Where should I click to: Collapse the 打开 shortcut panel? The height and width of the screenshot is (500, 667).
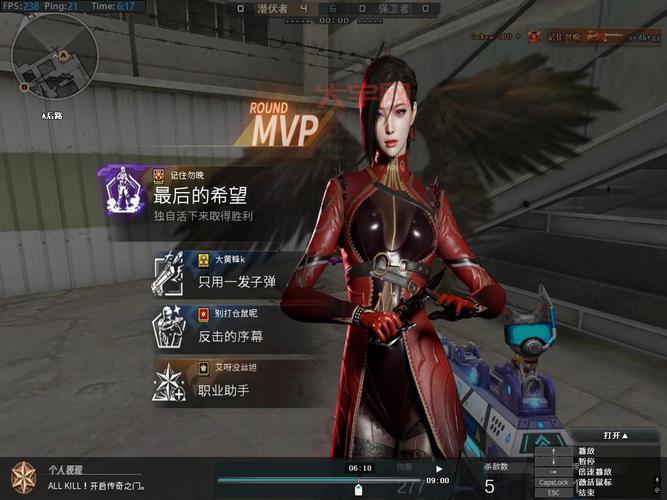tap(616, 436)
